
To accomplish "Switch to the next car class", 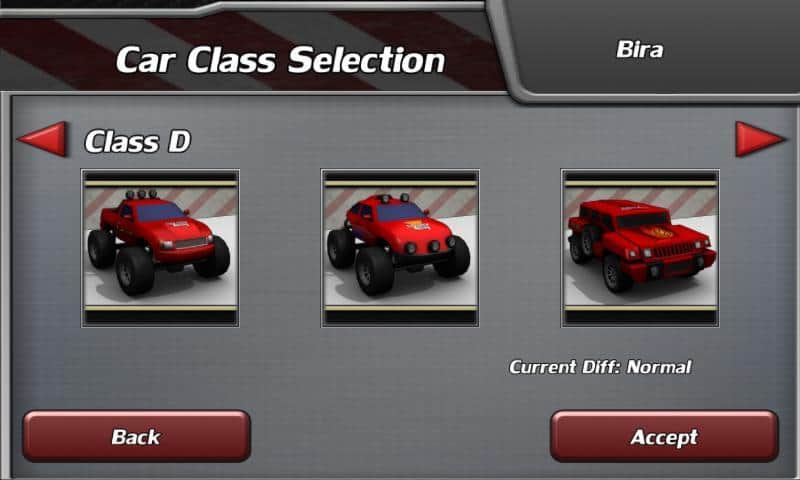I will pyautogui.click(x=760, y=139).
